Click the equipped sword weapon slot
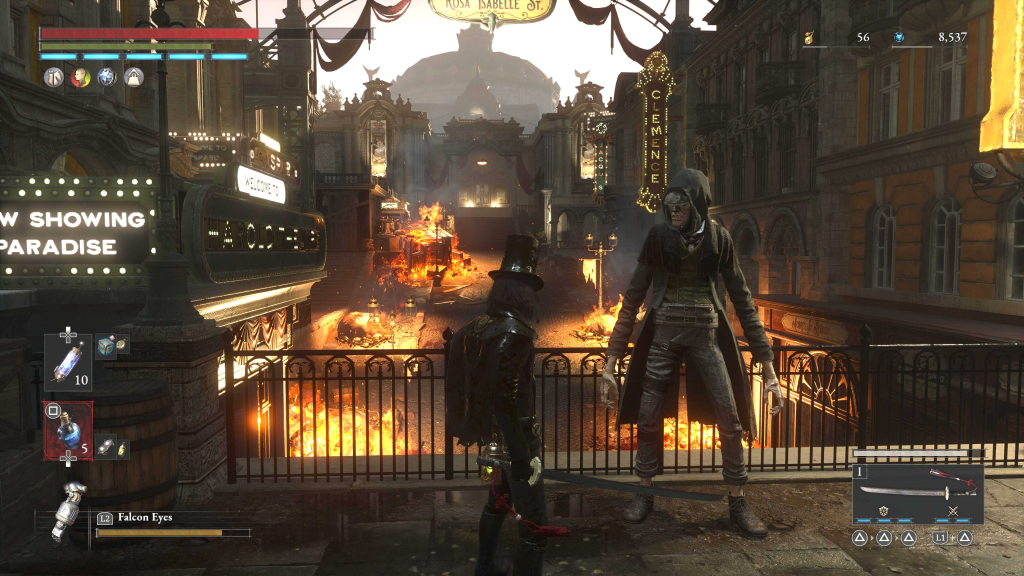This screenshot has width=1024, height=576. click(916, 493)
